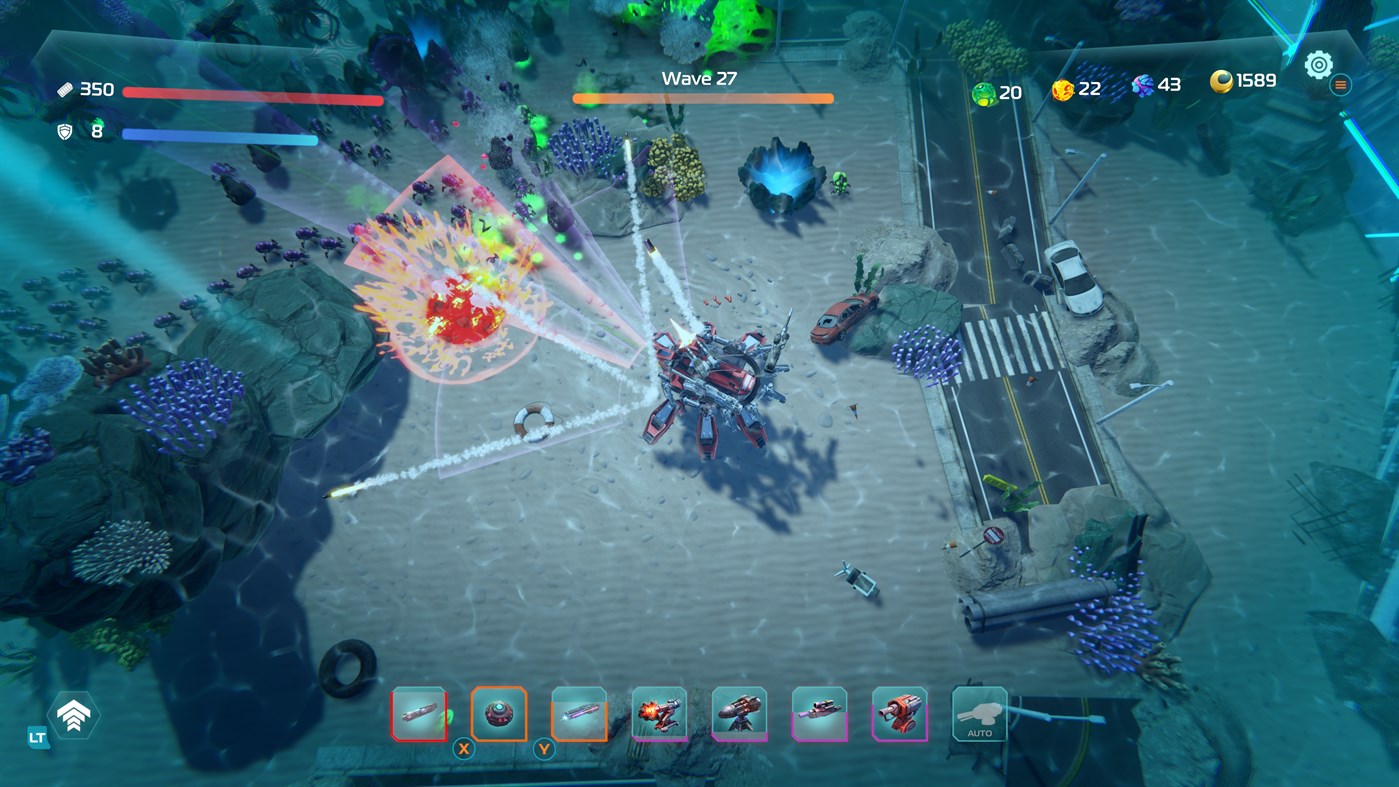Toggle the LT upgrade ability icon

(73, 715)
